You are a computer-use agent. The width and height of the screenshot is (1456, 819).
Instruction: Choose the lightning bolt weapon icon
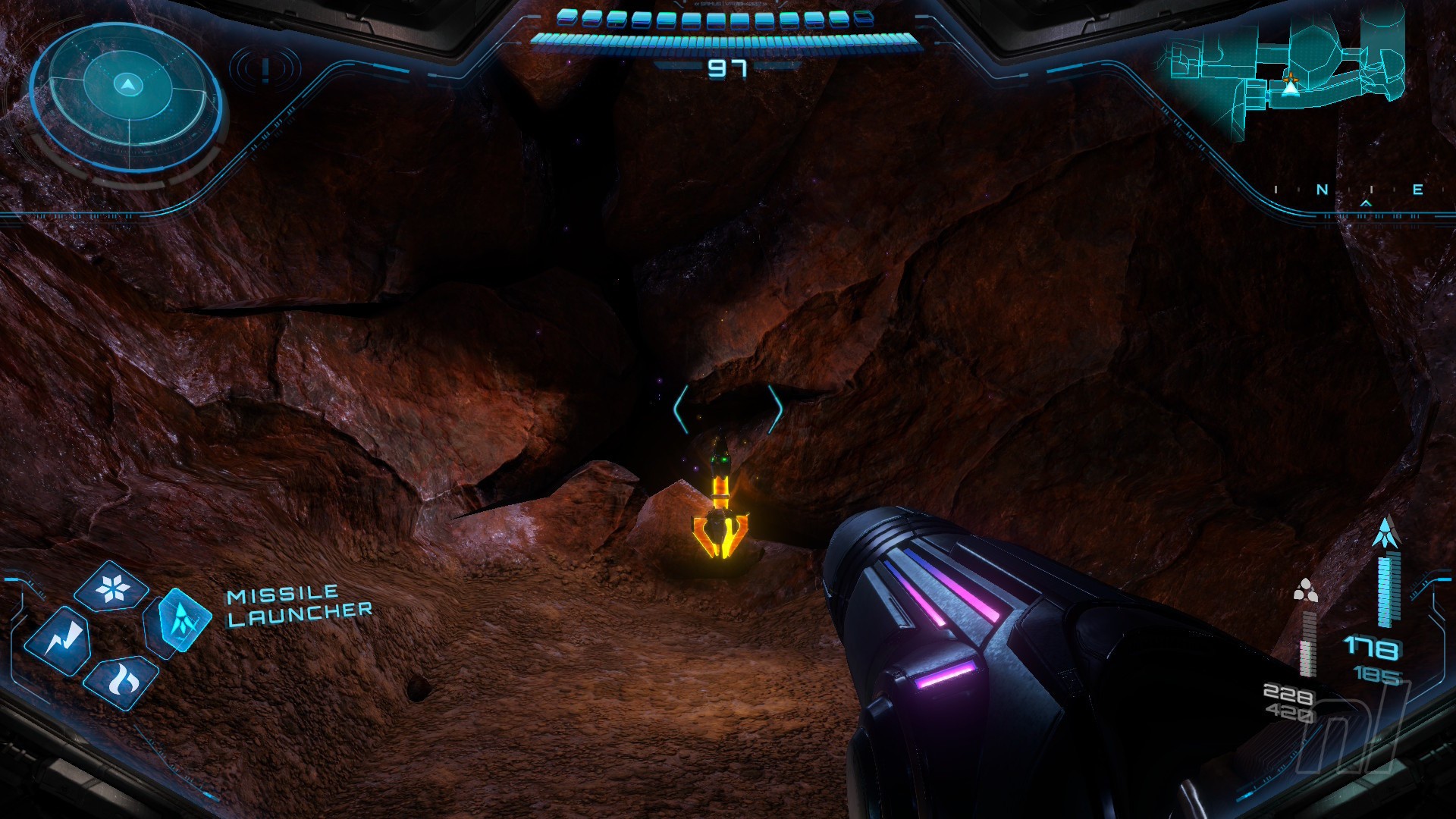58,642
